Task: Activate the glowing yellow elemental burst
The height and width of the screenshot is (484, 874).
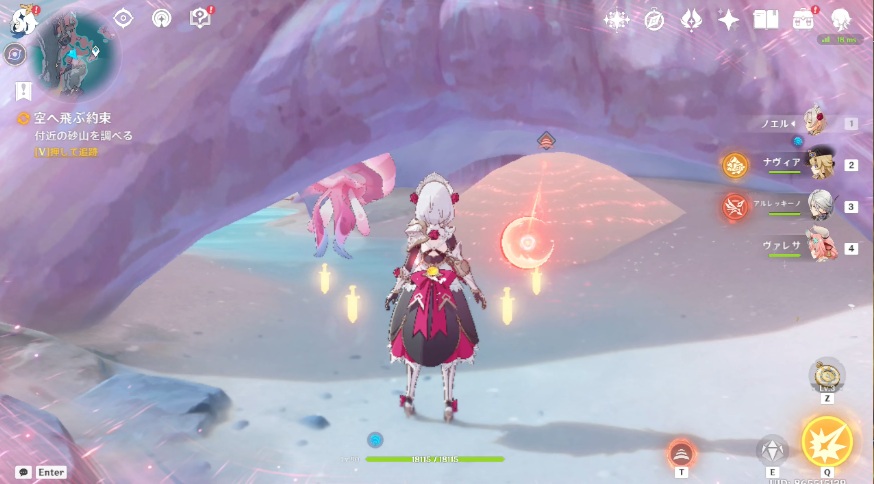Action: tap(827, 441)
